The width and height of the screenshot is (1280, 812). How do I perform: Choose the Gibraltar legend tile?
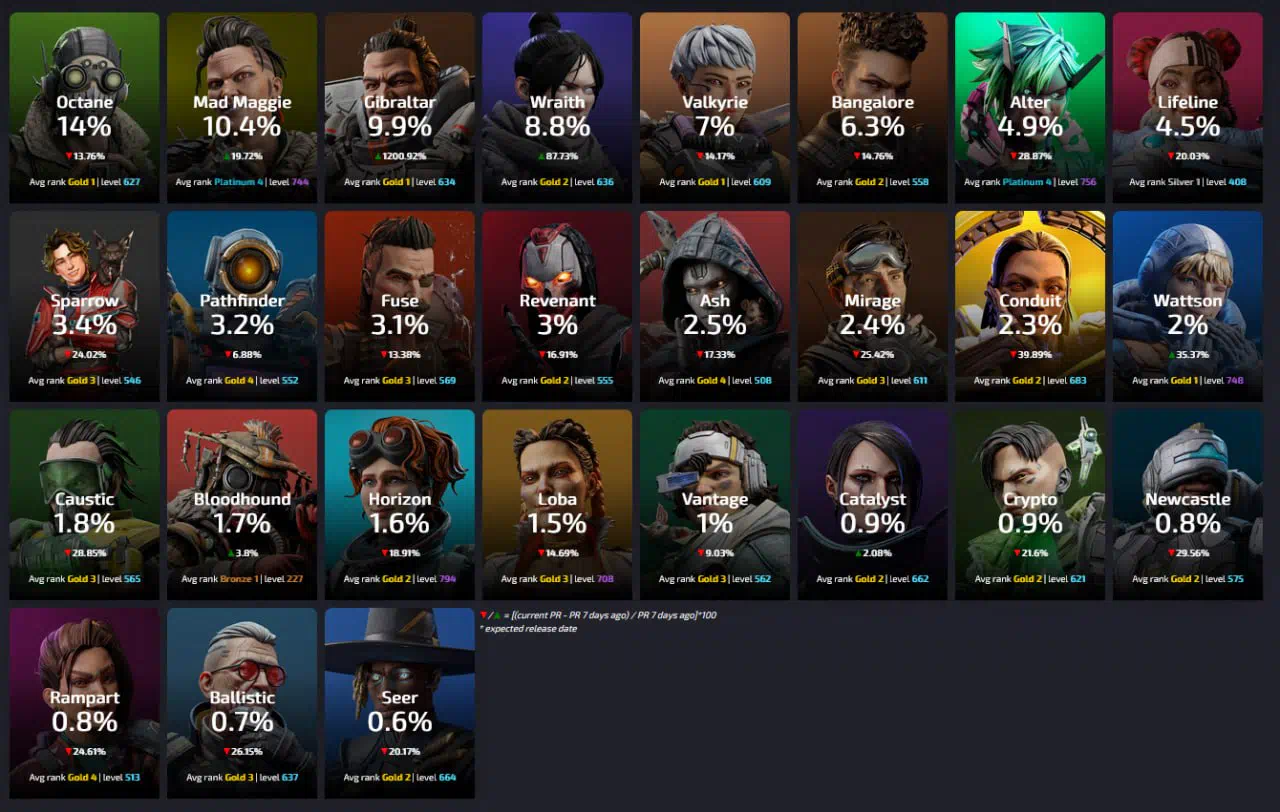point(399,107)
